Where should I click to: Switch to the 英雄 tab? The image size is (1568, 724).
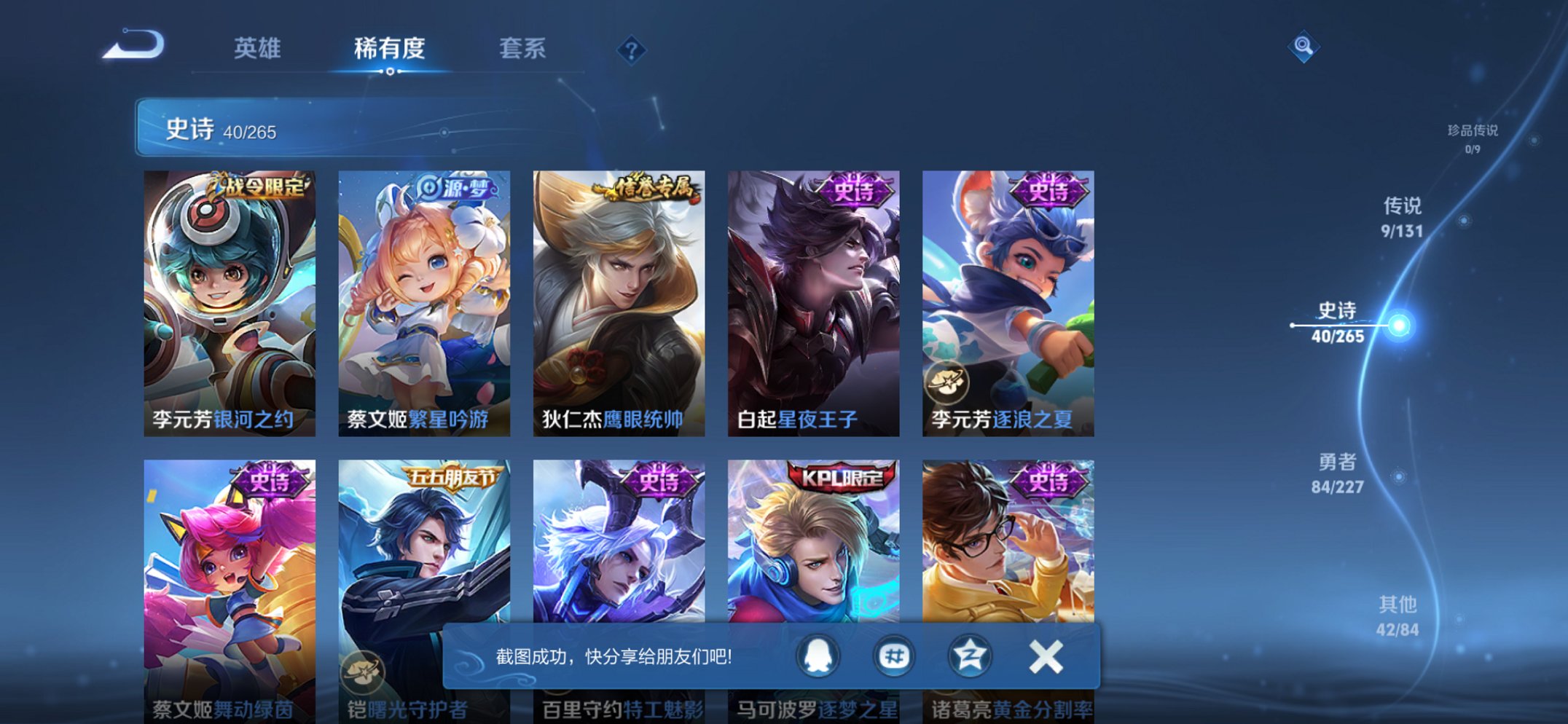click(x=259, y=50)
